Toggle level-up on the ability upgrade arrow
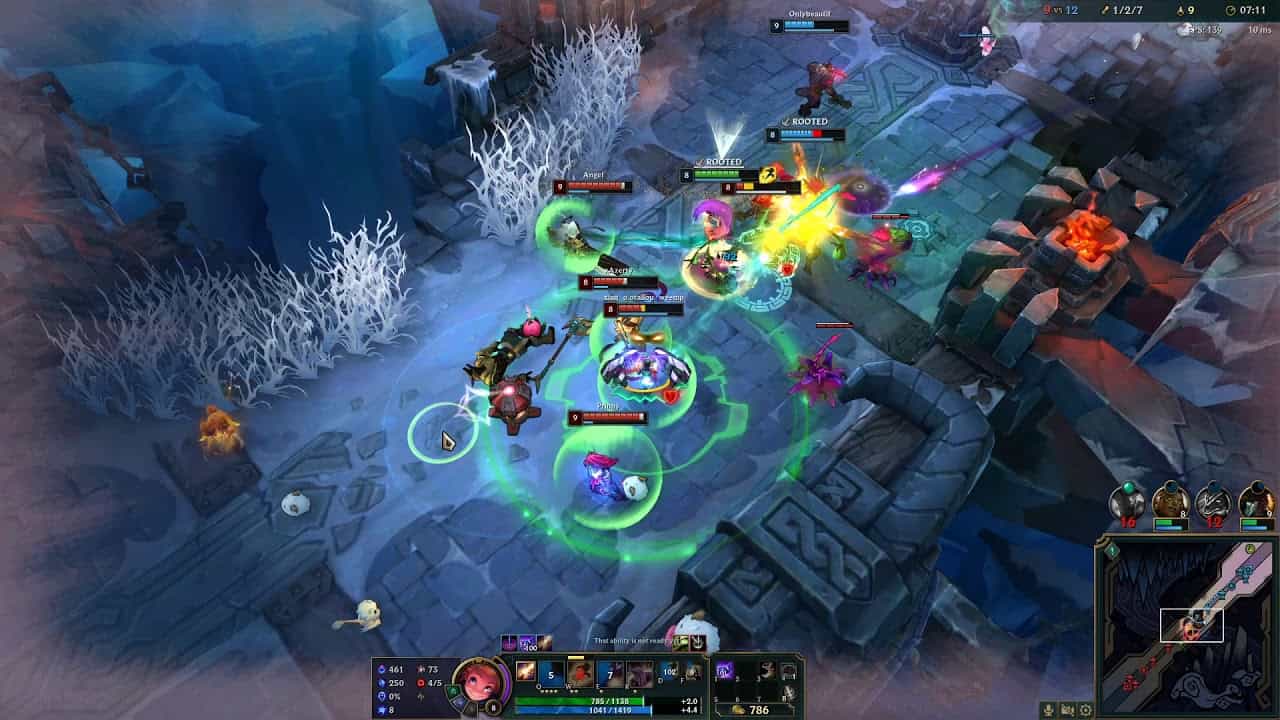The width and height of the screenshot is (1280, 720). coord(576,657)
